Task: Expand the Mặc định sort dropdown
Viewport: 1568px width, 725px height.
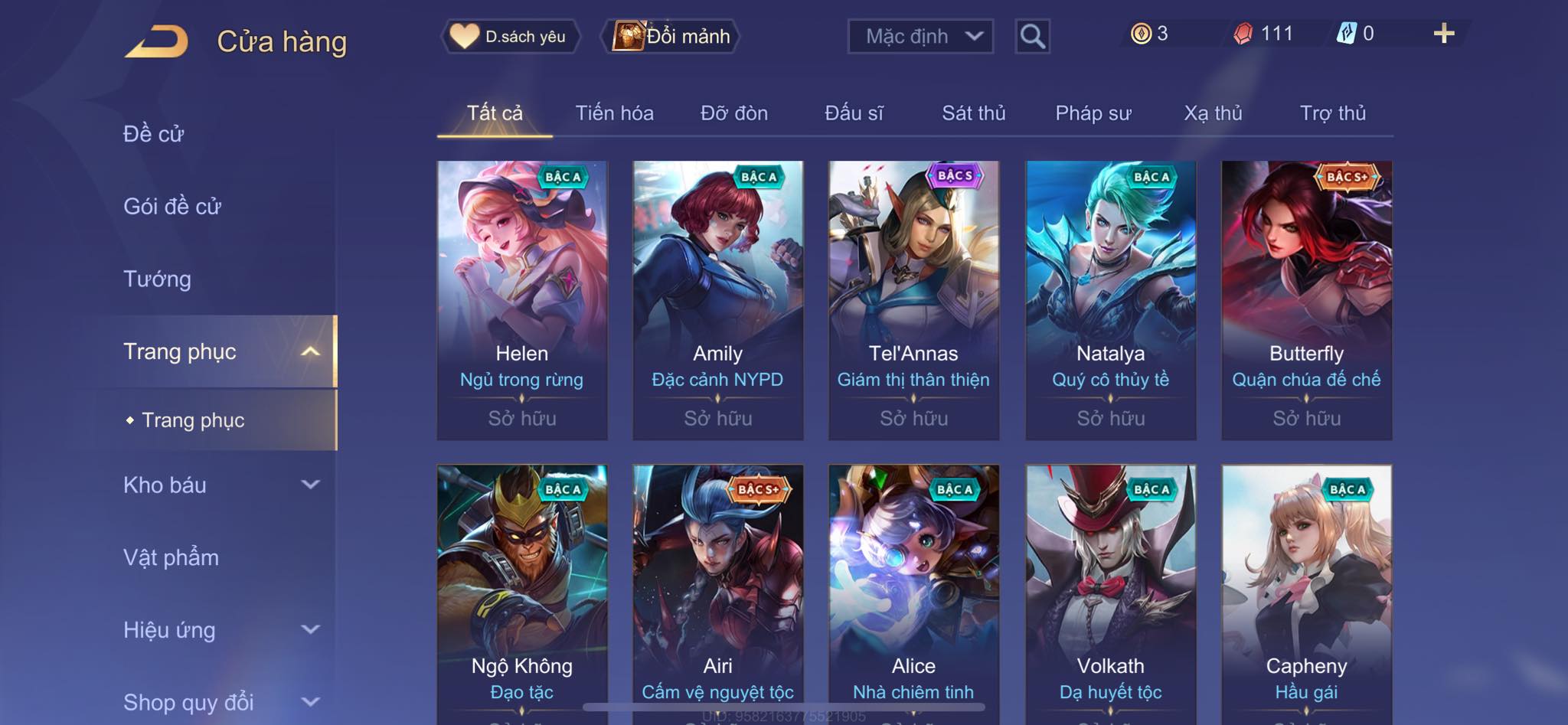Action: 920,36
